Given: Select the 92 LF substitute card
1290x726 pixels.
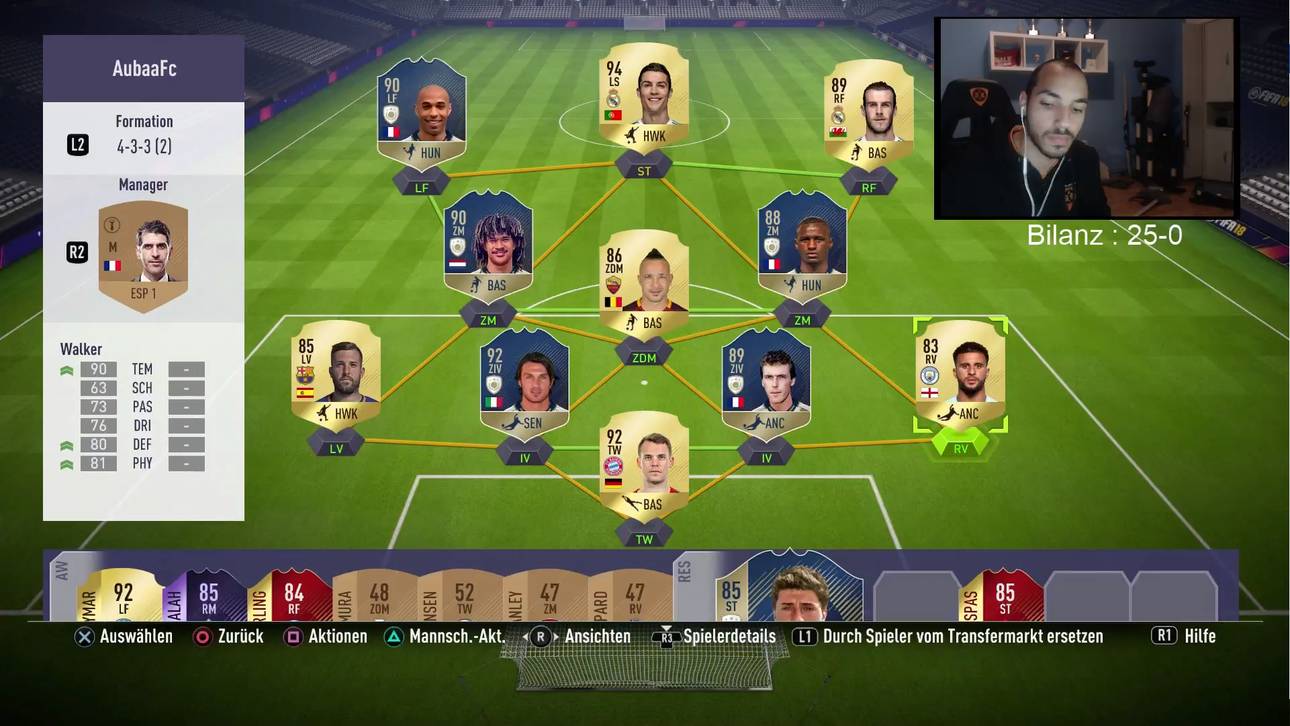Looking at the screenshot, I should [120, 597].
